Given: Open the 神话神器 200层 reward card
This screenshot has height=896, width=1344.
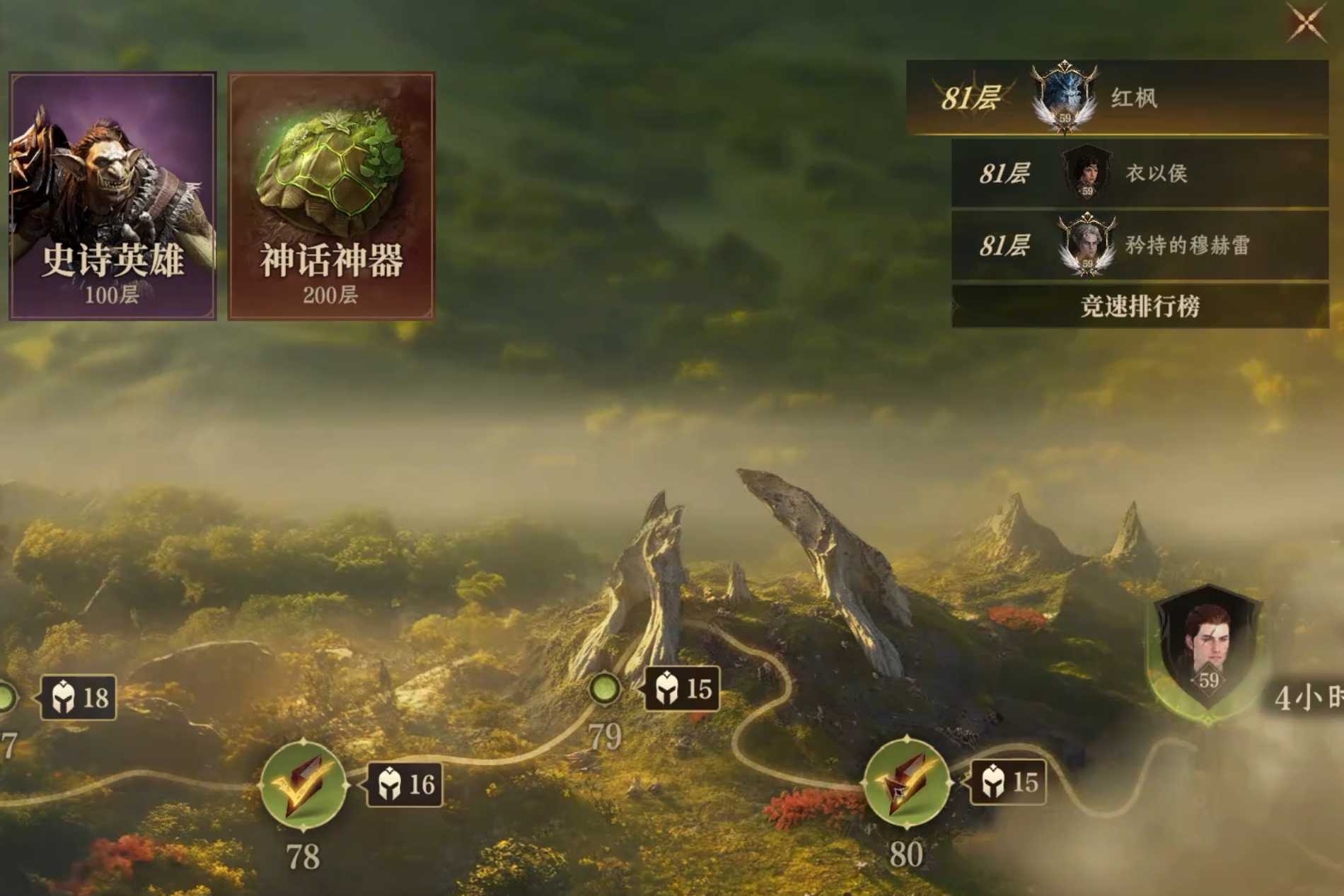Looking at the screenshot, I should point(331,196).
